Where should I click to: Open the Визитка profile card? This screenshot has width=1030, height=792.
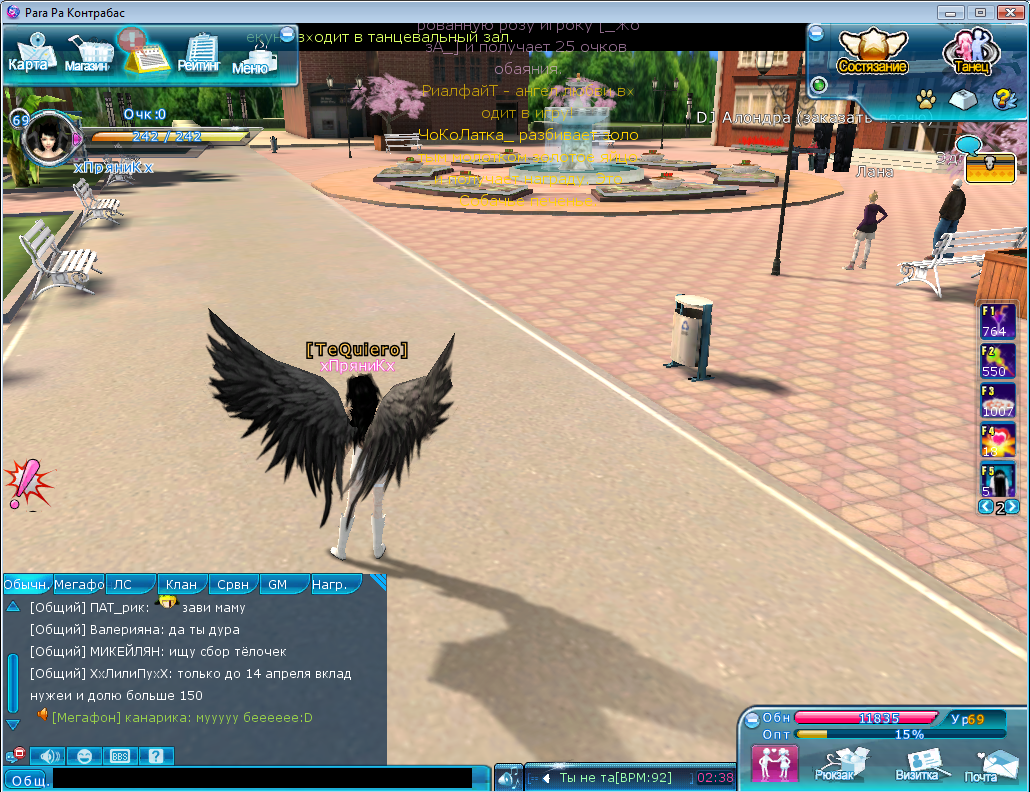click(916, 765)
